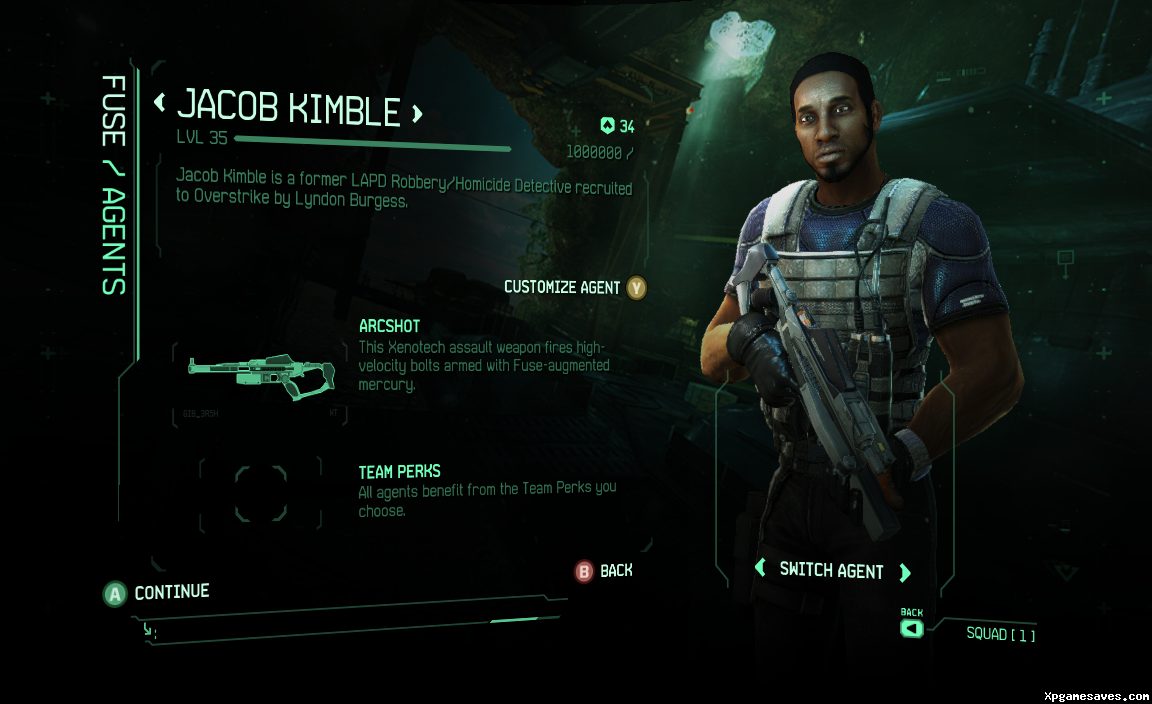Open the Squad panel
The height and width of the screenshot is (704, 1152).
click(x=1000, y=634)
